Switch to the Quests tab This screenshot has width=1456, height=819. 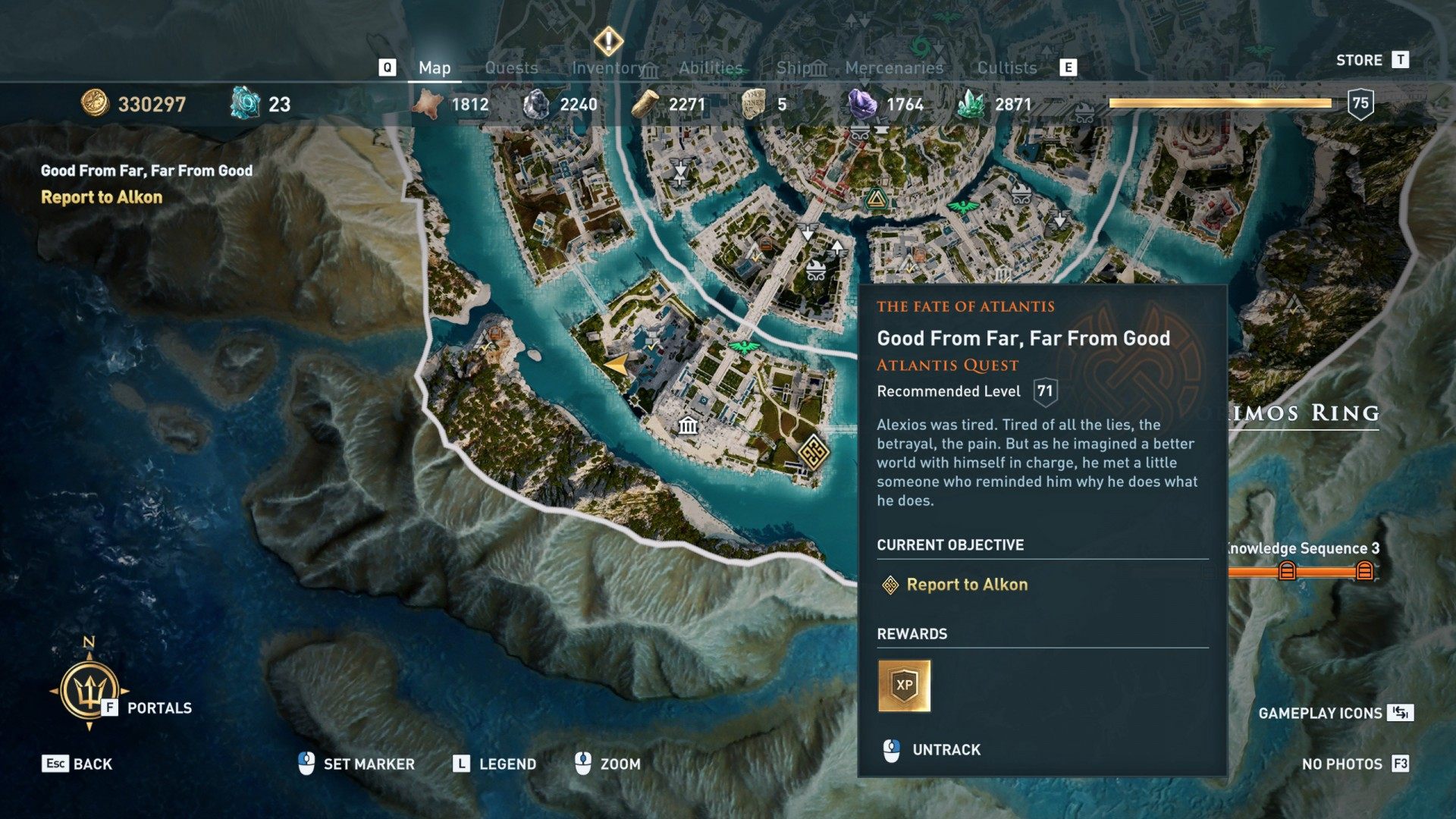pyautogui.click(x=511, y=67)
